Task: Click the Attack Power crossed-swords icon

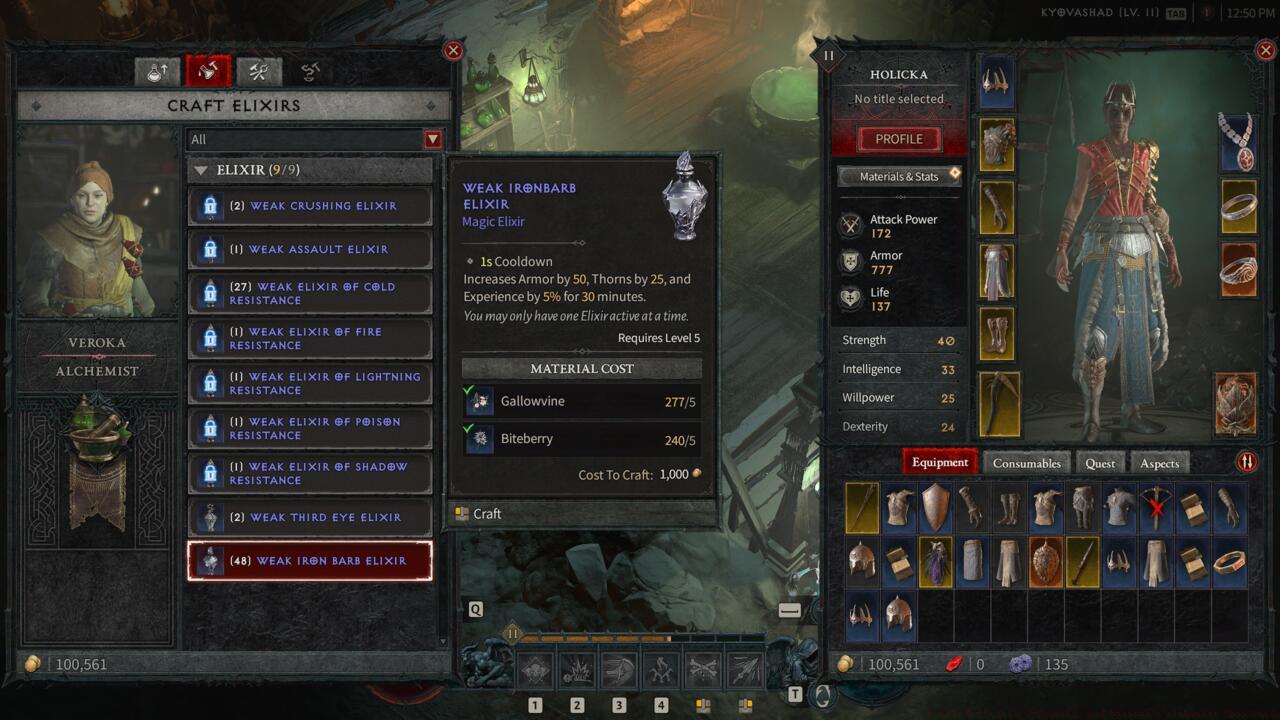Action: point(853,225)
